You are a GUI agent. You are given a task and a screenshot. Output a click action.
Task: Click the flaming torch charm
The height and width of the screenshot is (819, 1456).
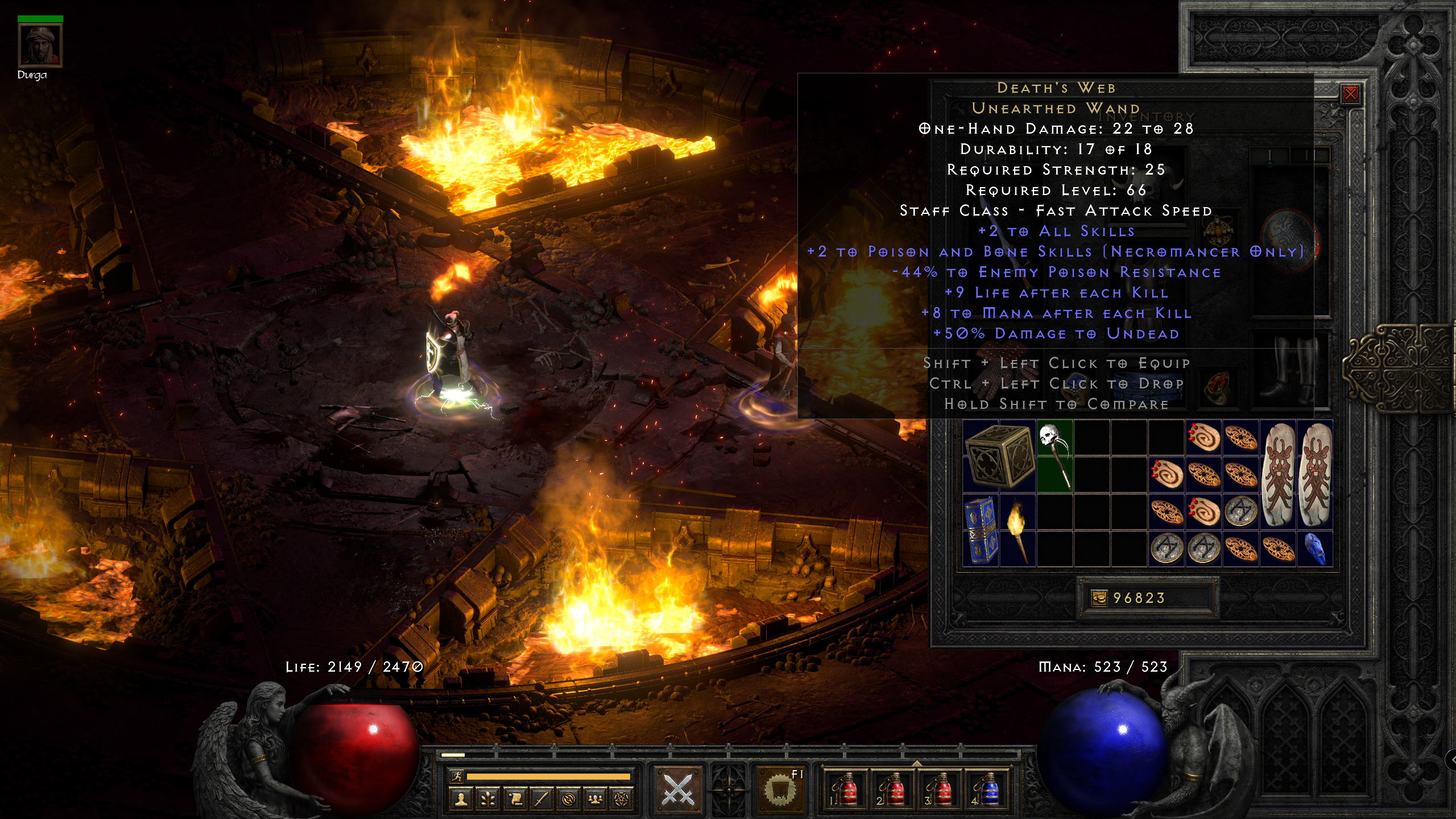click(1017, 530)
